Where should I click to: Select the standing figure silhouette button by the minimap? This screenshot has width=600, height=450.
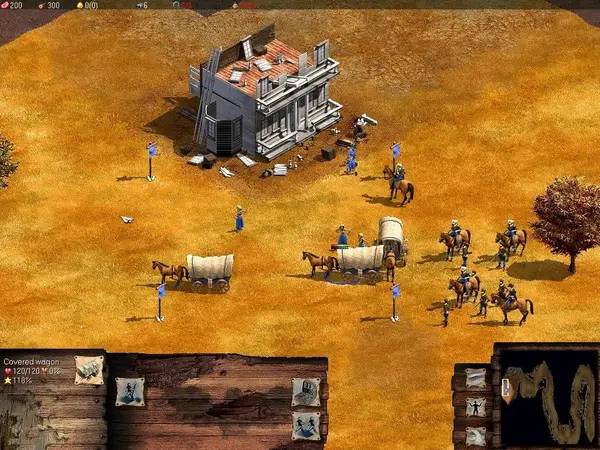point(476,407)
